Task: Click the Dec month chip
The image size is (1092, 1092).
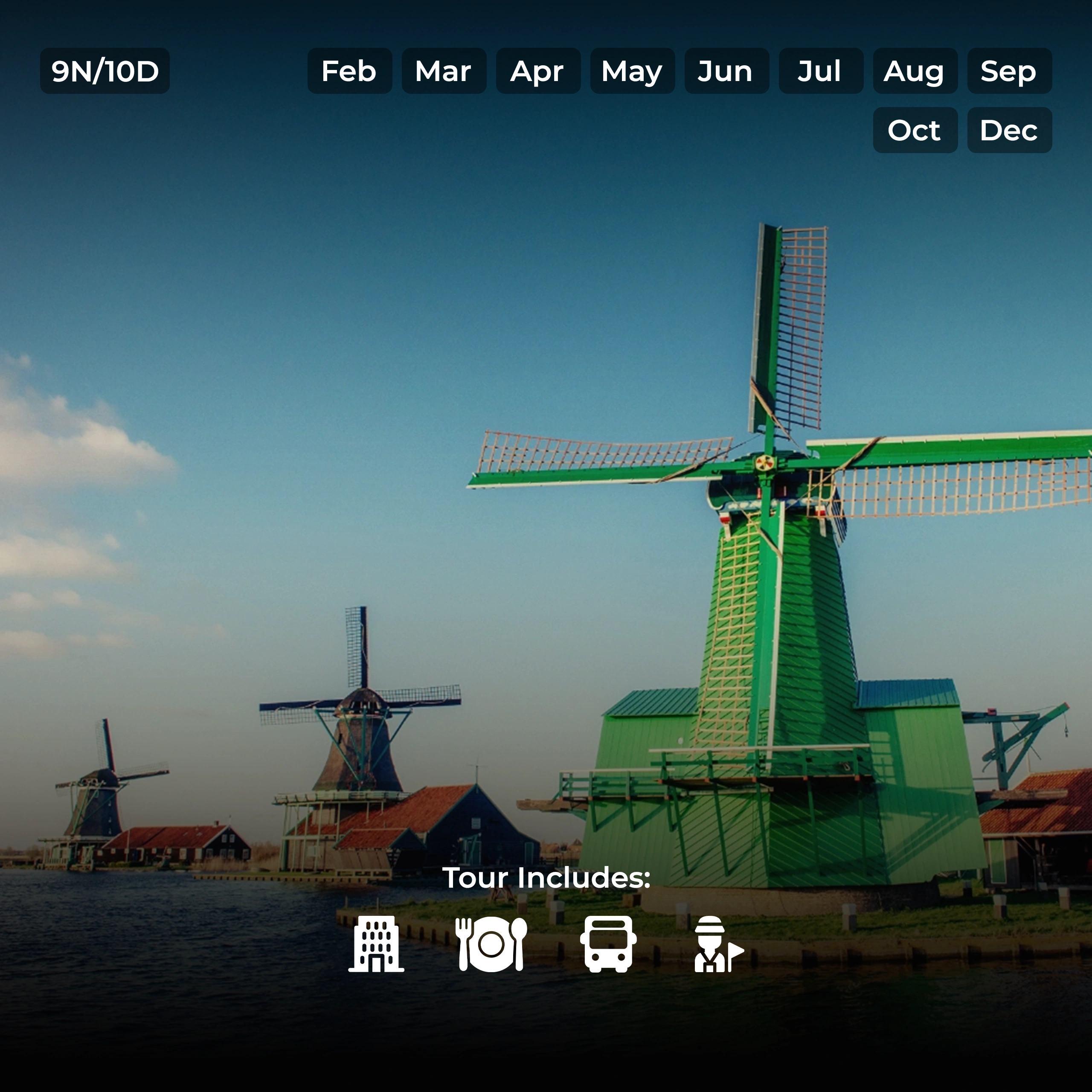Action: click(x=1010, y=131)
